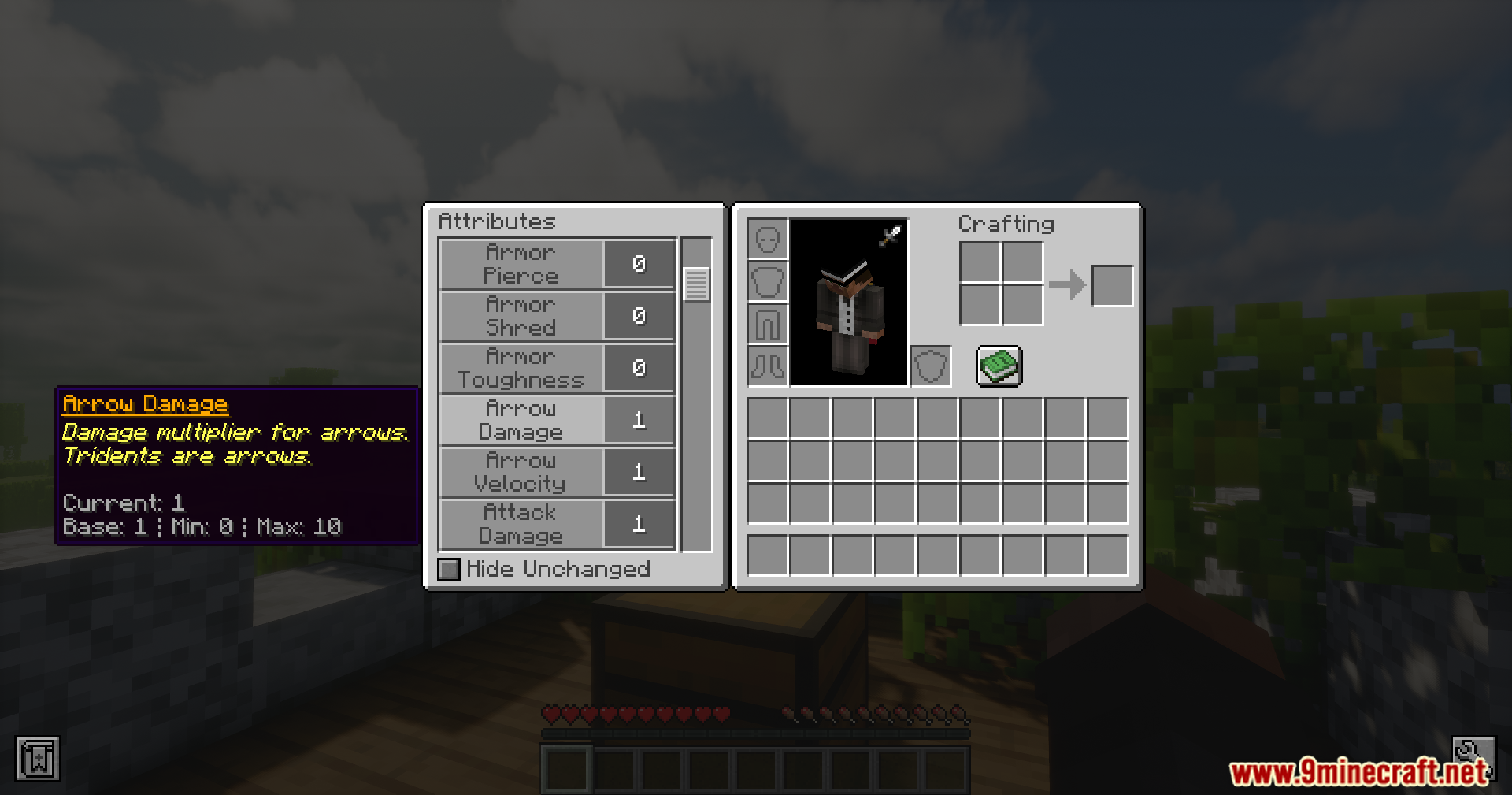Click the helmet armor slot

coord(769,239)
